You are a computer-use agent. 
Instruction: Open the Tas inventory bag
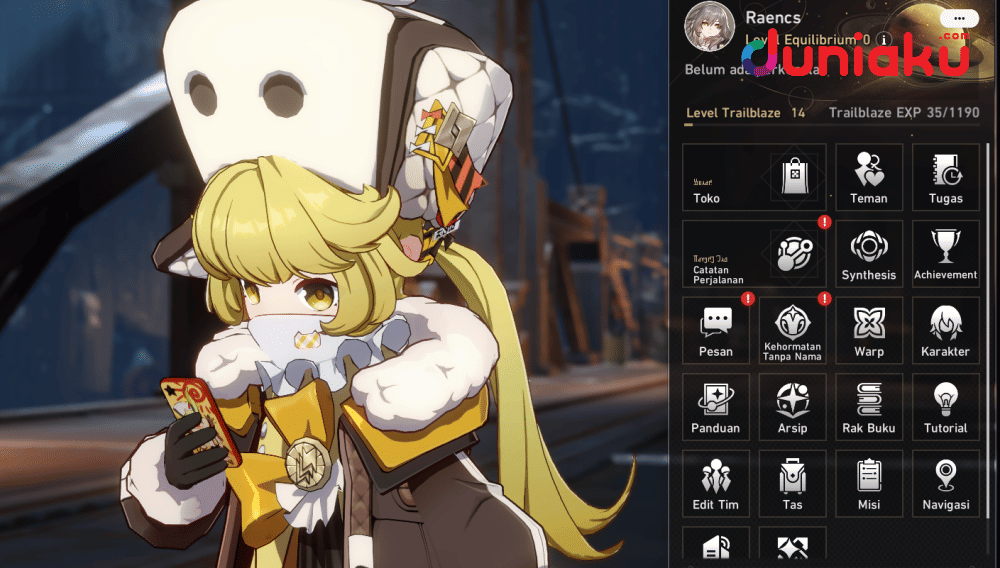pos(792,484)
